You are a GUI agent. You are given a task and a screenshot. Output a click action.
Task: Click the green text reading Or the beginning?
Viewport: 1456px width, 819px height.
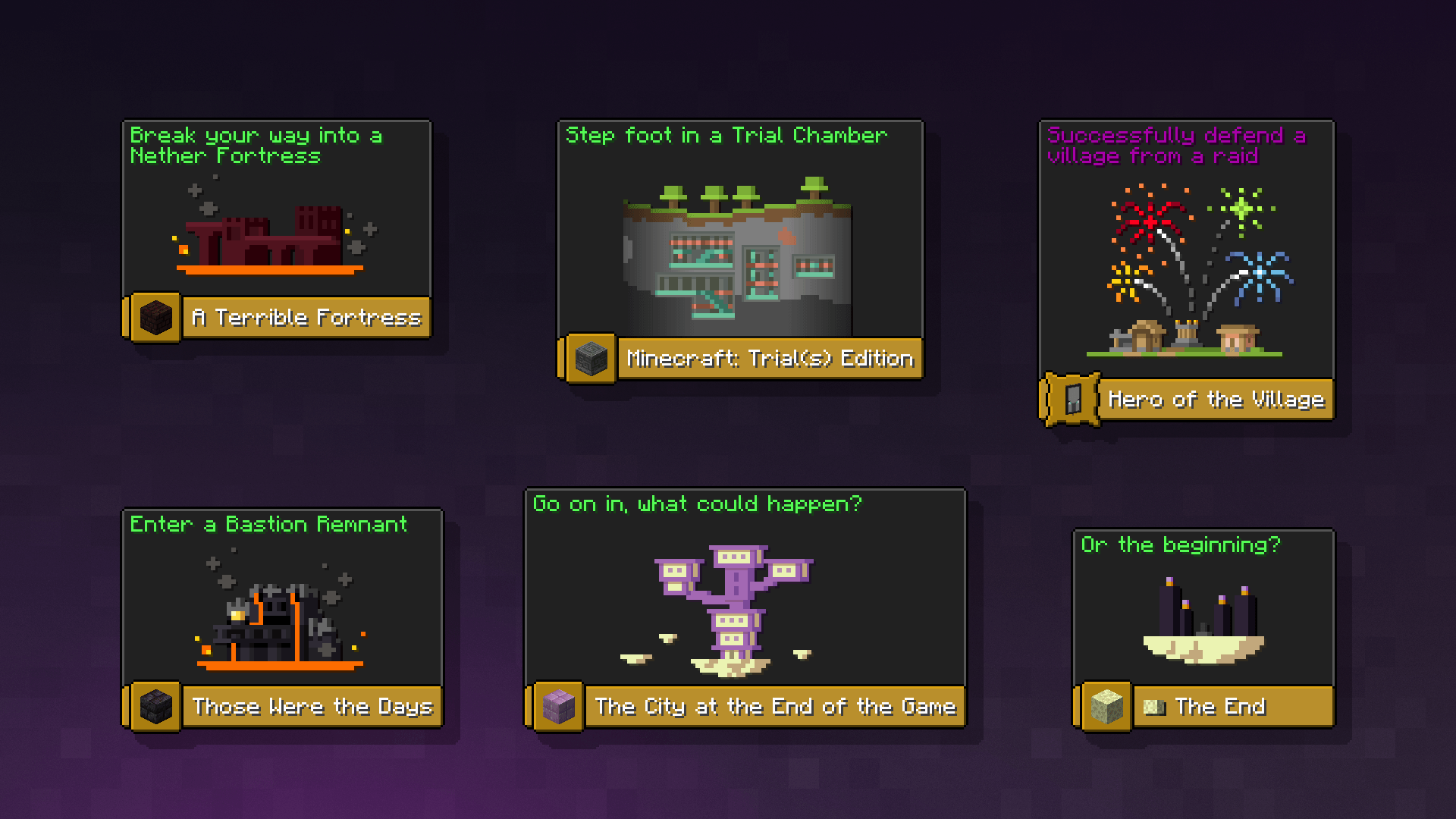pos(1179,544)
